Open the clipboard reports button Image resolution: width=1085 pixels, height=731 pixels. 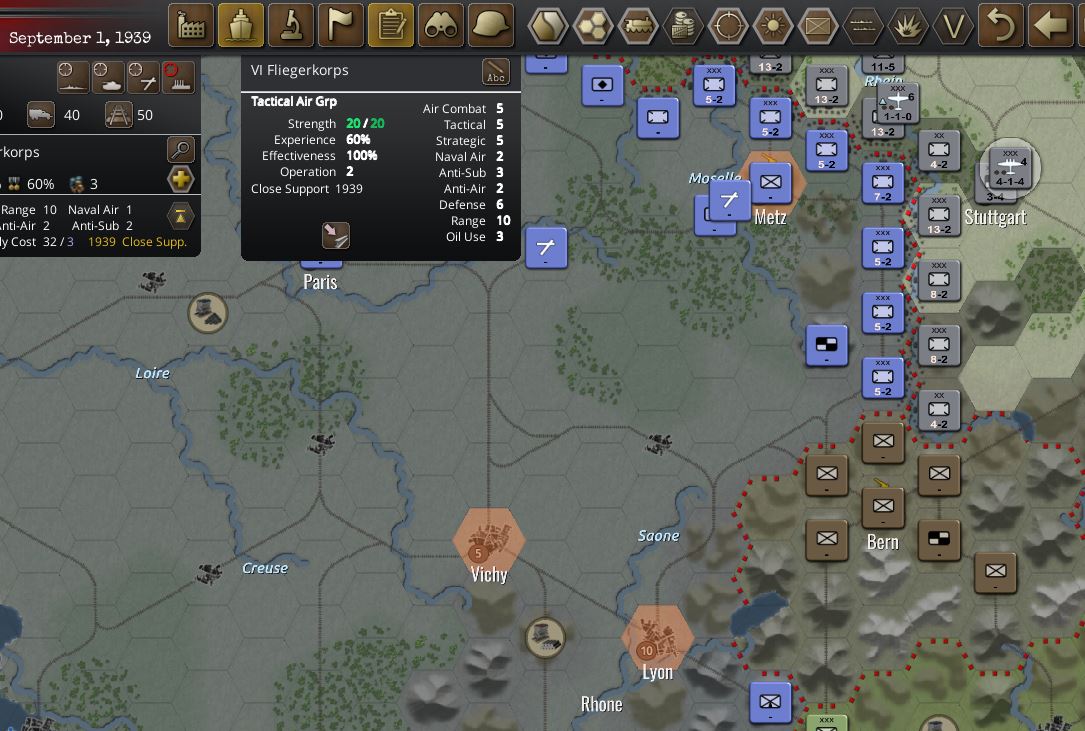point(392,26)
